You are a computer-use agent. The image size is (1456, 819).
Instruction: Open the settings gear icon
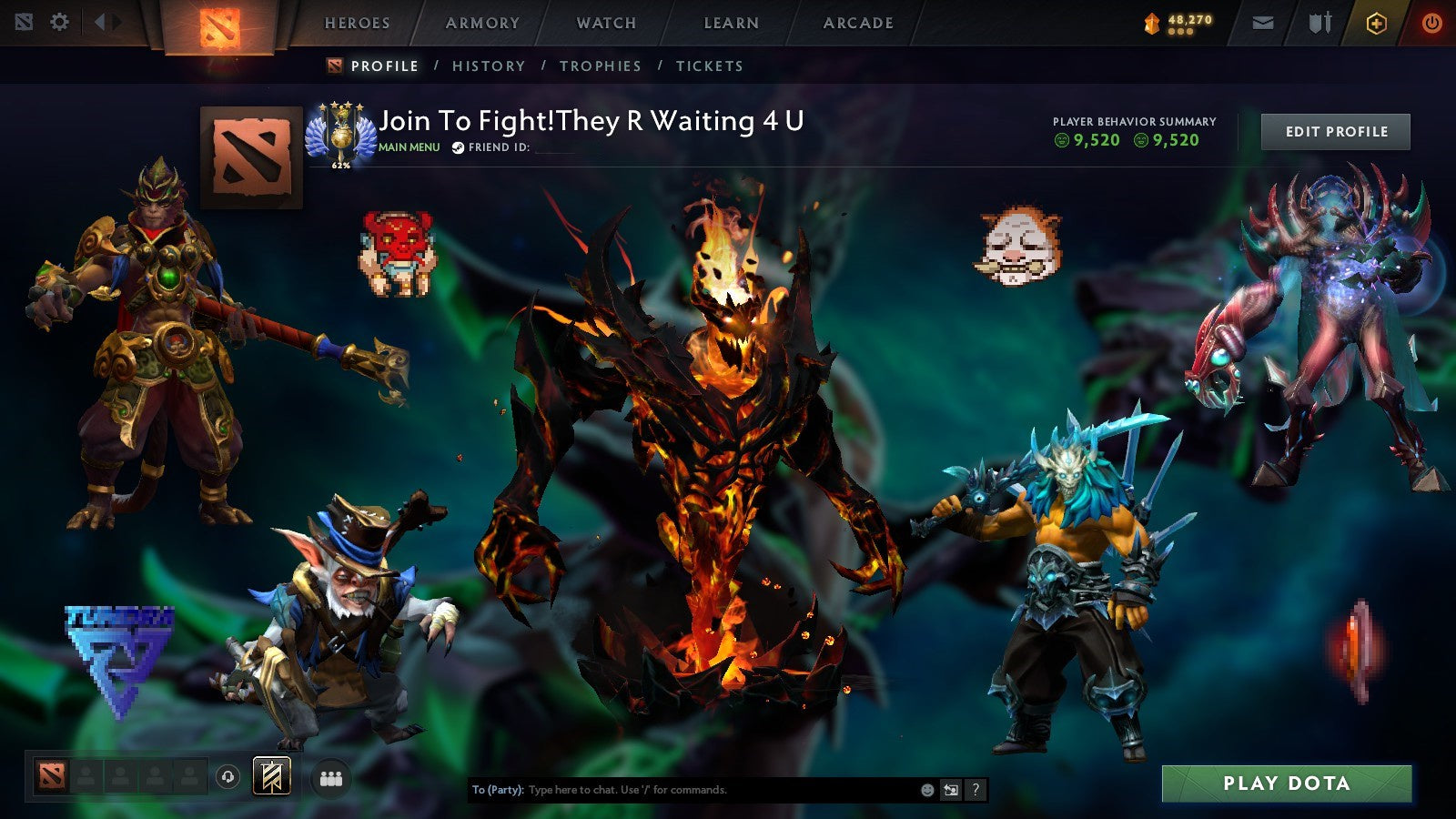point(60,23)
